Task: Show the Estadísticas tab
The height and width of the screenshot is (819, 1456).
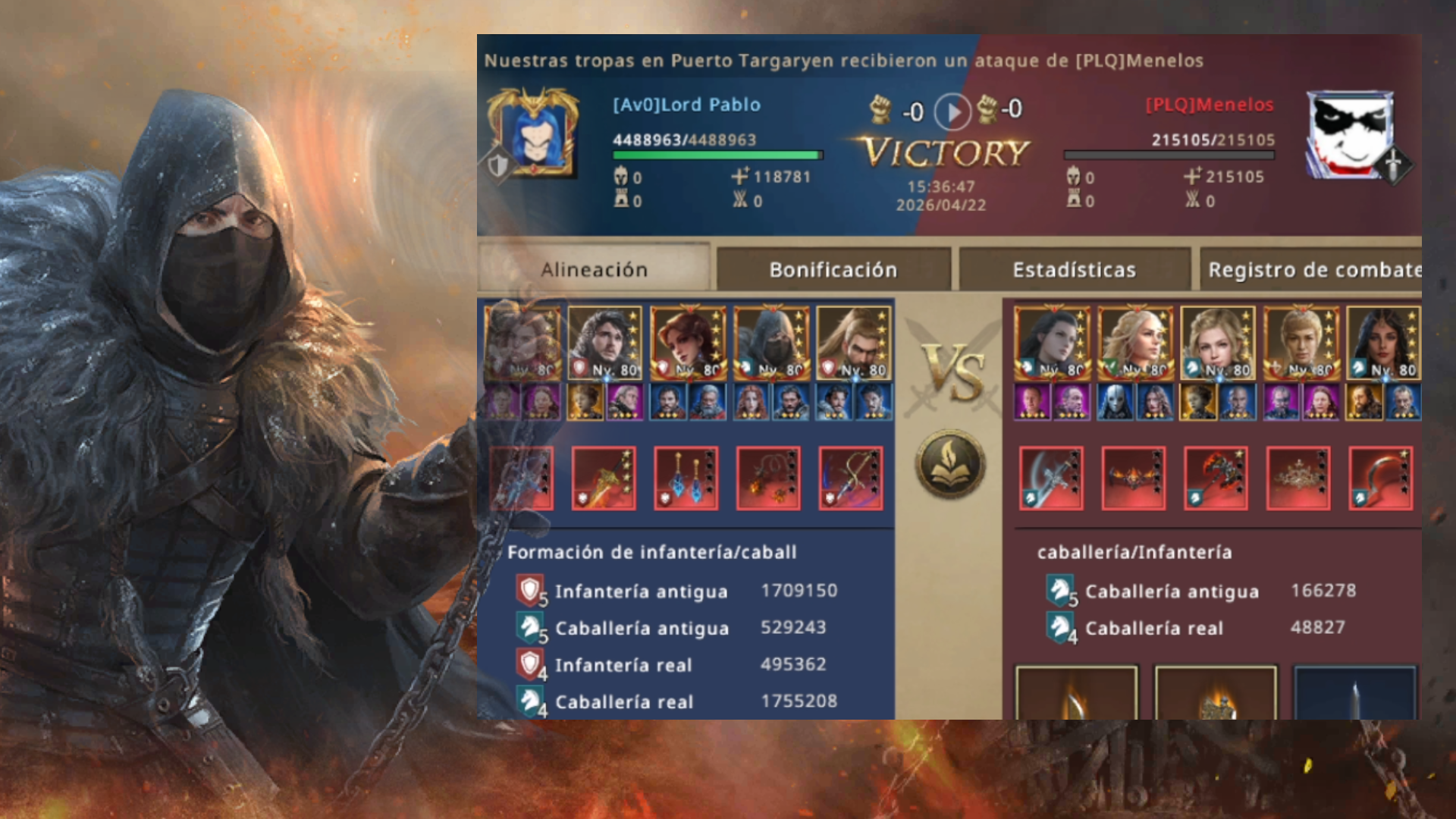Action: coord(1074,269)
